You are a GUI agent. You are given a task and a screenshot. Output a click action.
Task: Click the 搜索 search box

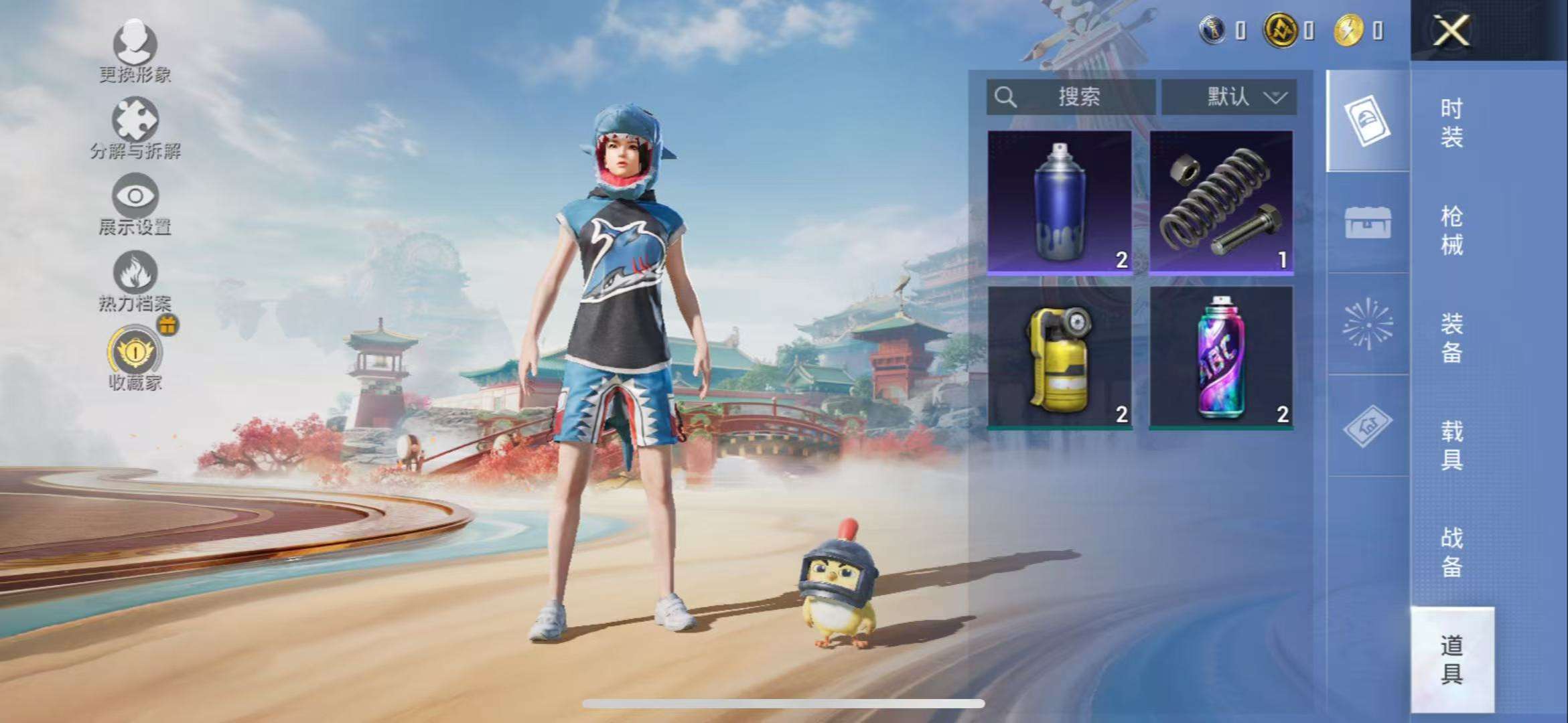pyautogui.click(x=1070, y=97)
